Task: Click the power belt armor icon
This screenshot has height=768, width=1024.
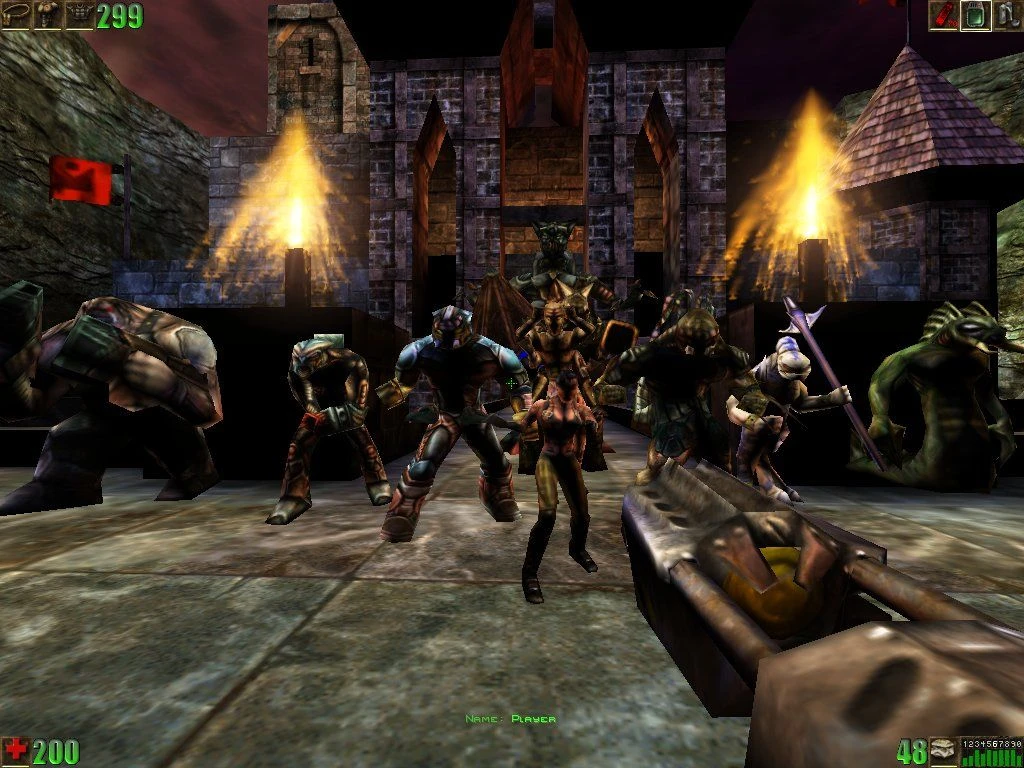Action: pyautogui.click(x=16, y=15)
